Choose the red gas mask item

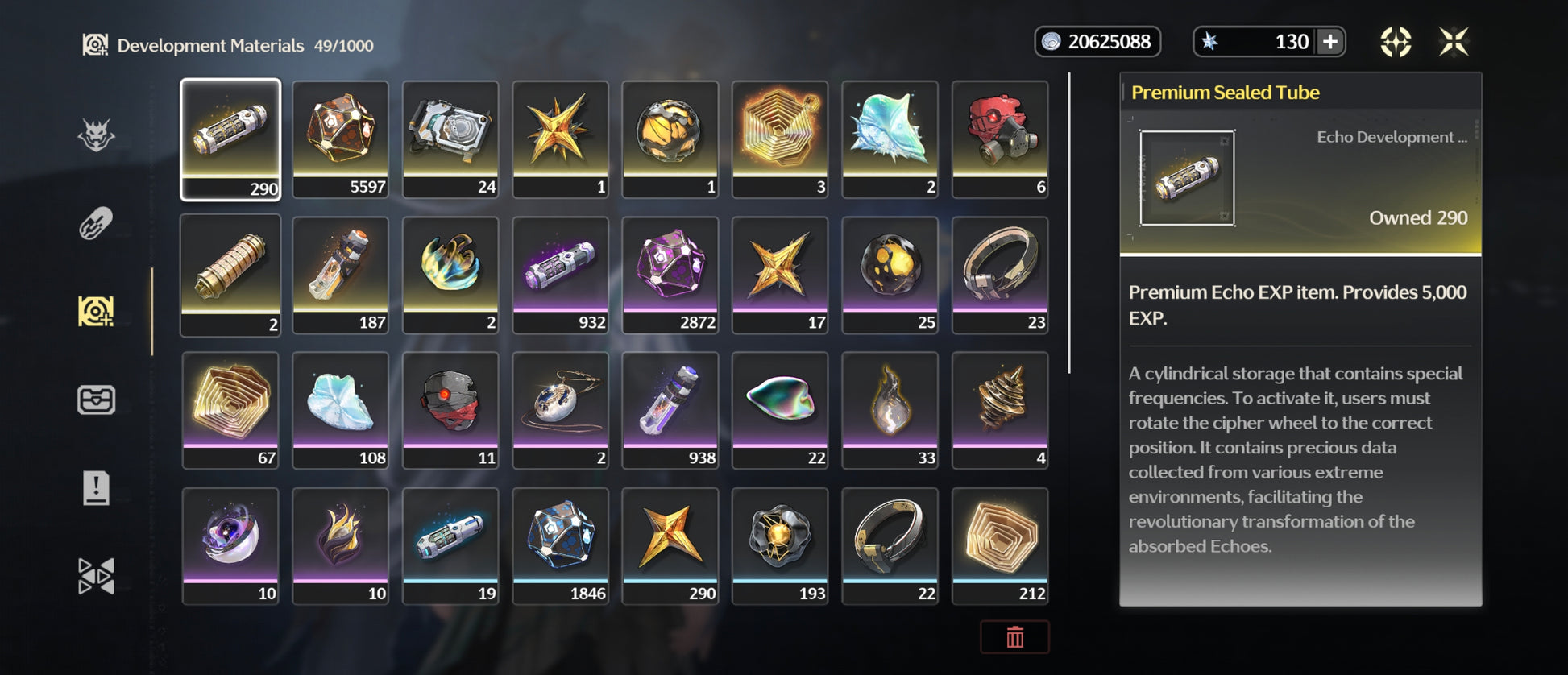tap(1000, 139)
